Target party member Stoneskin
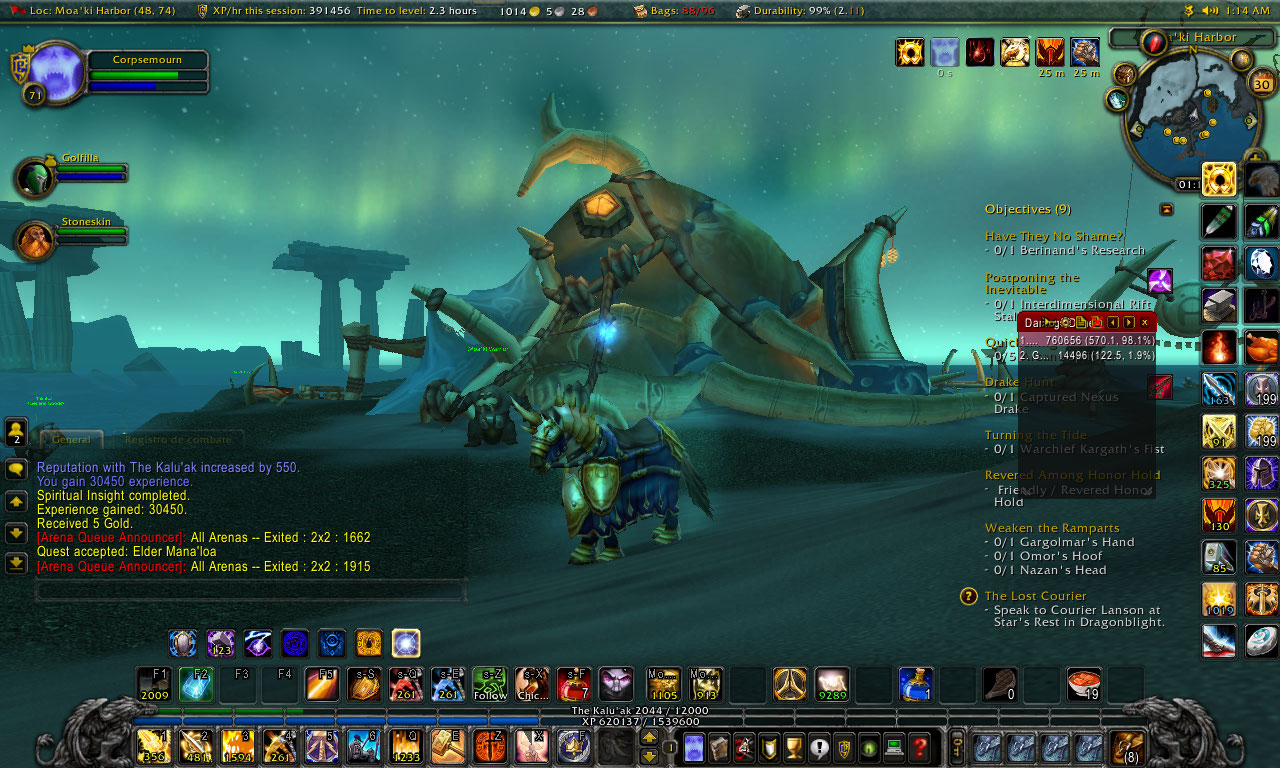 35,241
